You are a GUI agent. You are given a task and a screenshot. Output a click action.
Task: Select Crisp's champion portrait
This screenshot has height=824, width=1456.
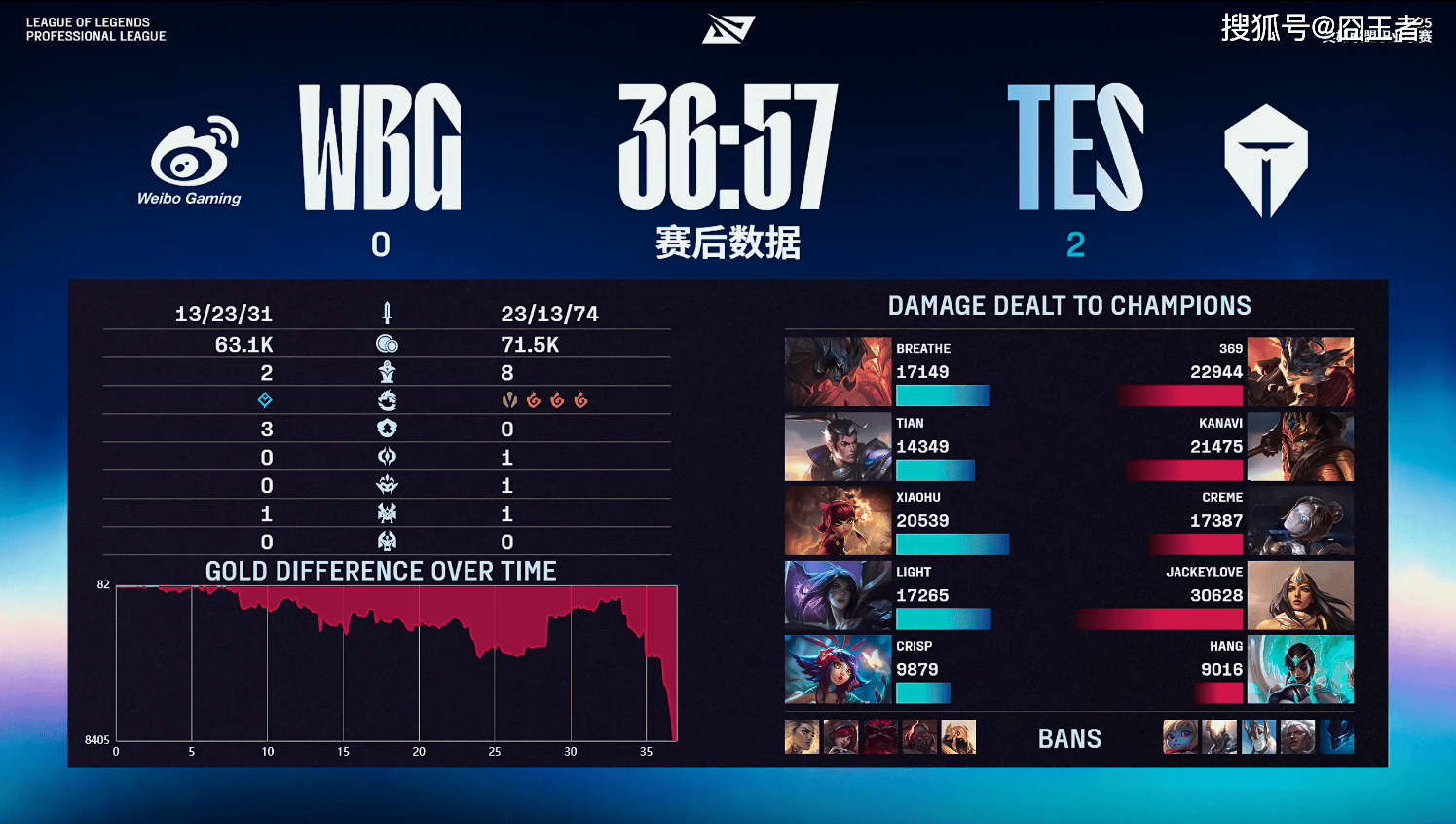tap(838, 669)
